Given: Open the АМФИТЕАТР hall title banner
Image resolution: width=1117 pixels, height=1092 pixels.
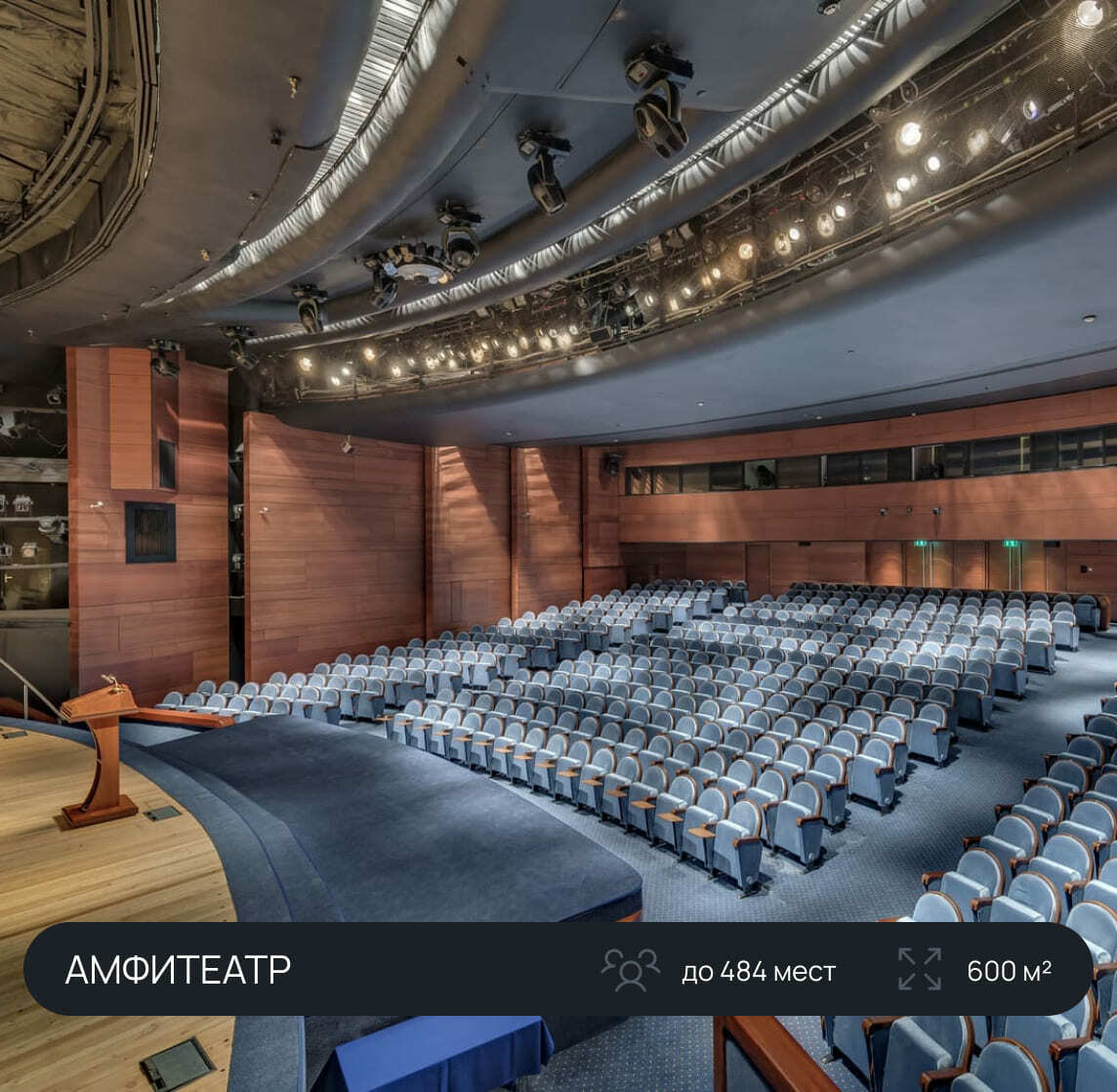Looking at the screenshot, I should pyautogui.click(x=178, y=970).
